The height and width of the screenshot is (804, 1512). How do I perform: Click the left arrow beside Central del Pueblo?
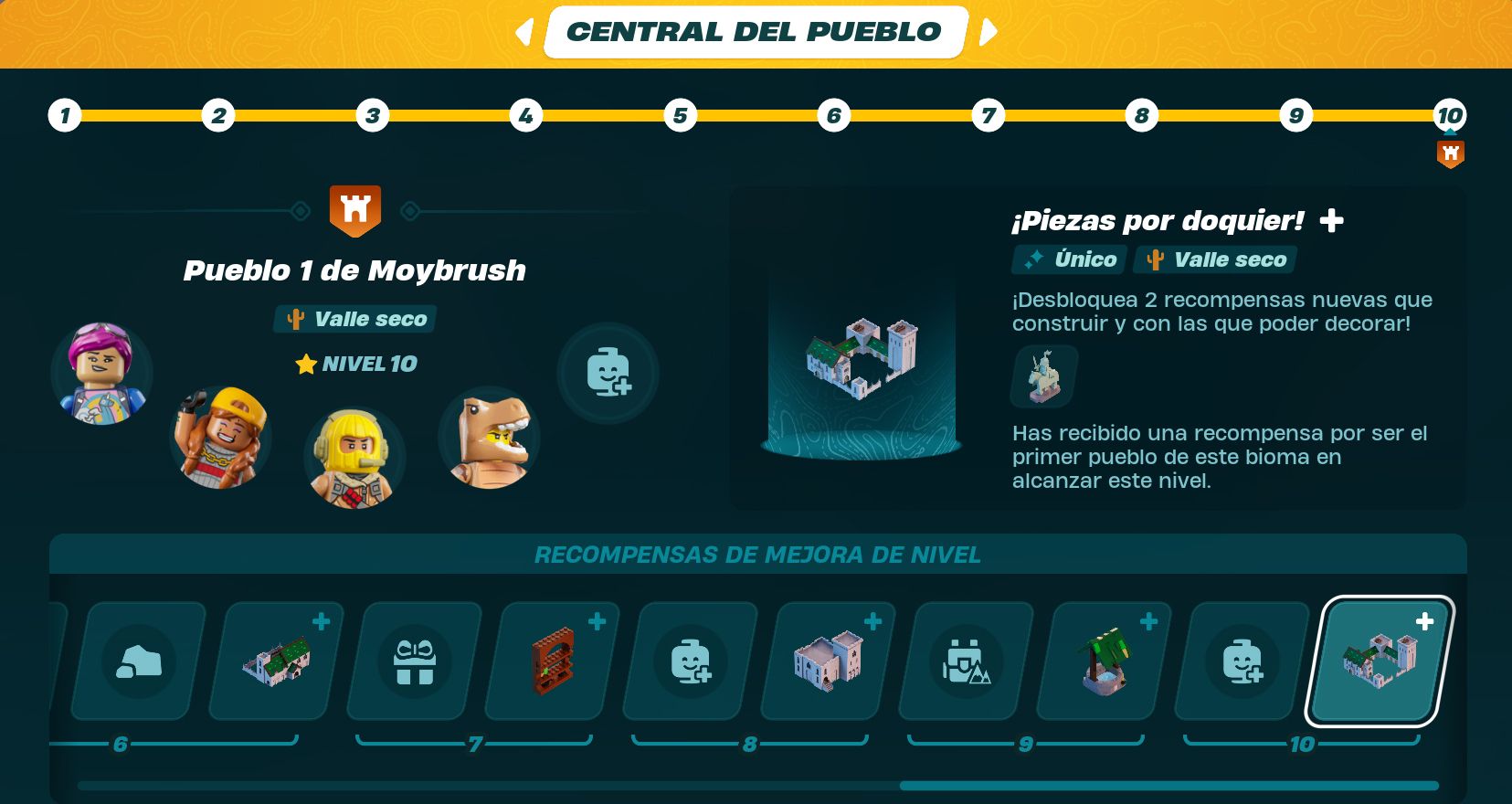tap(523, 30)
